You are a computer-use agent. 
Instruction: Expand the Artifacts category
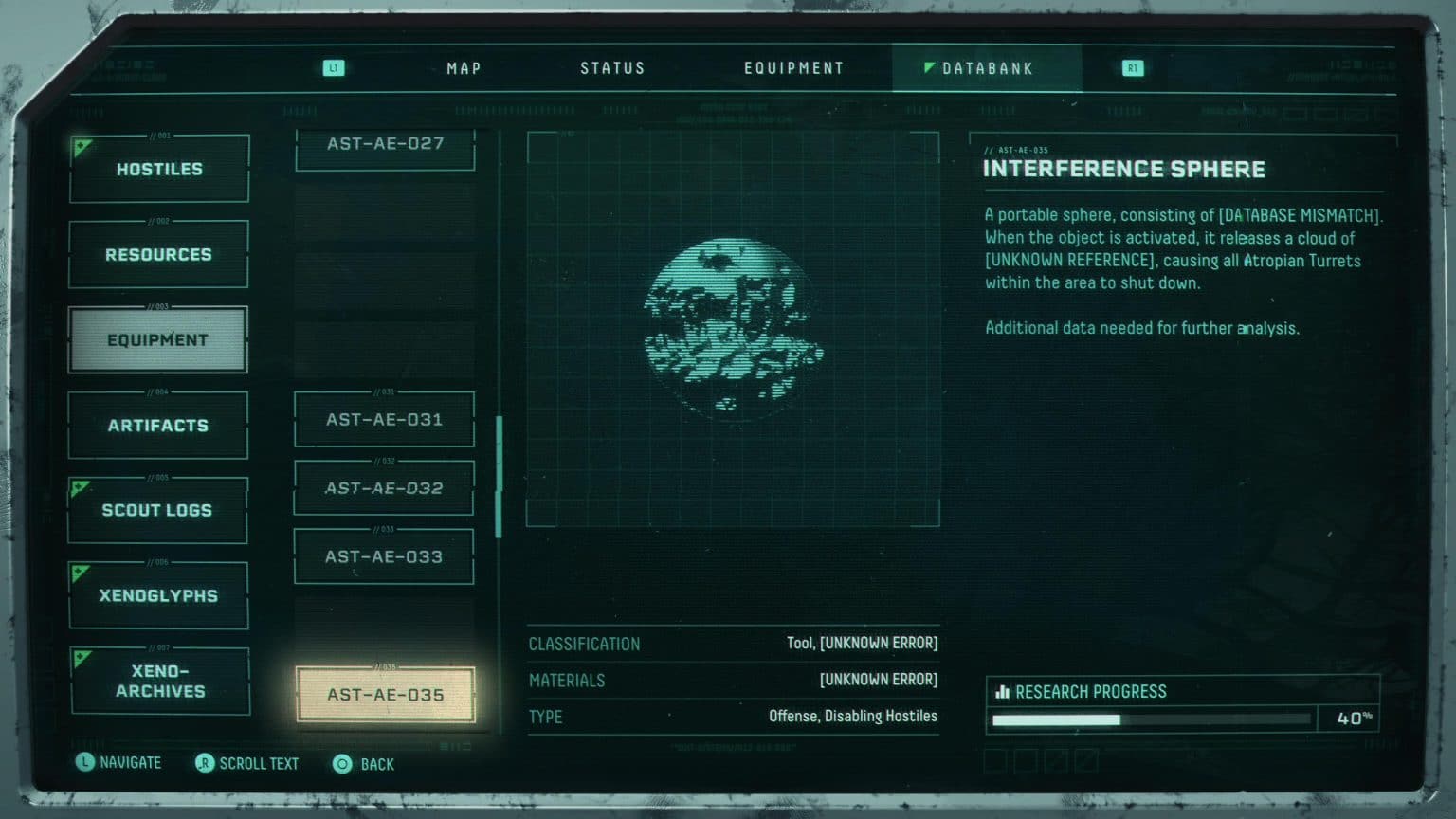[157, 425]
